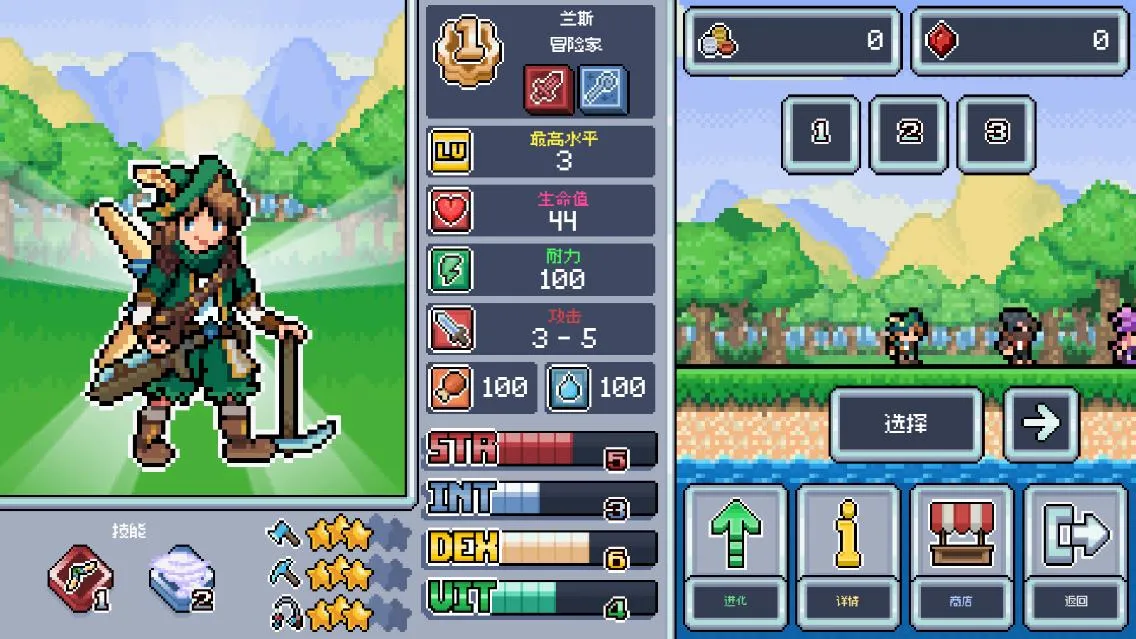Tap the red gem currency panel
This screenshot has width=1136, height=639.
tap(1019, 42)
